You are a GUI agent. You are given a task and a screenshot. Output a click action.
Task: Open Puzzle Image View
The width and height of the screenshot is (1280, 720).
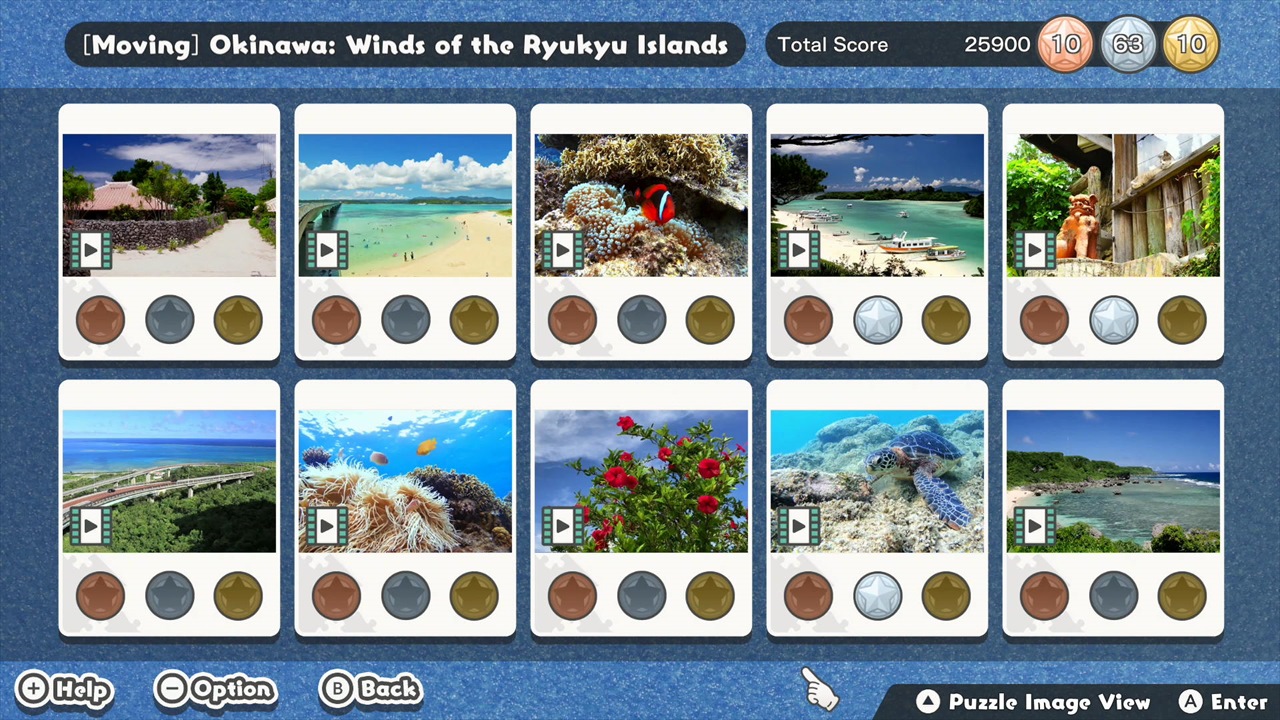[x=1035, y=701]
